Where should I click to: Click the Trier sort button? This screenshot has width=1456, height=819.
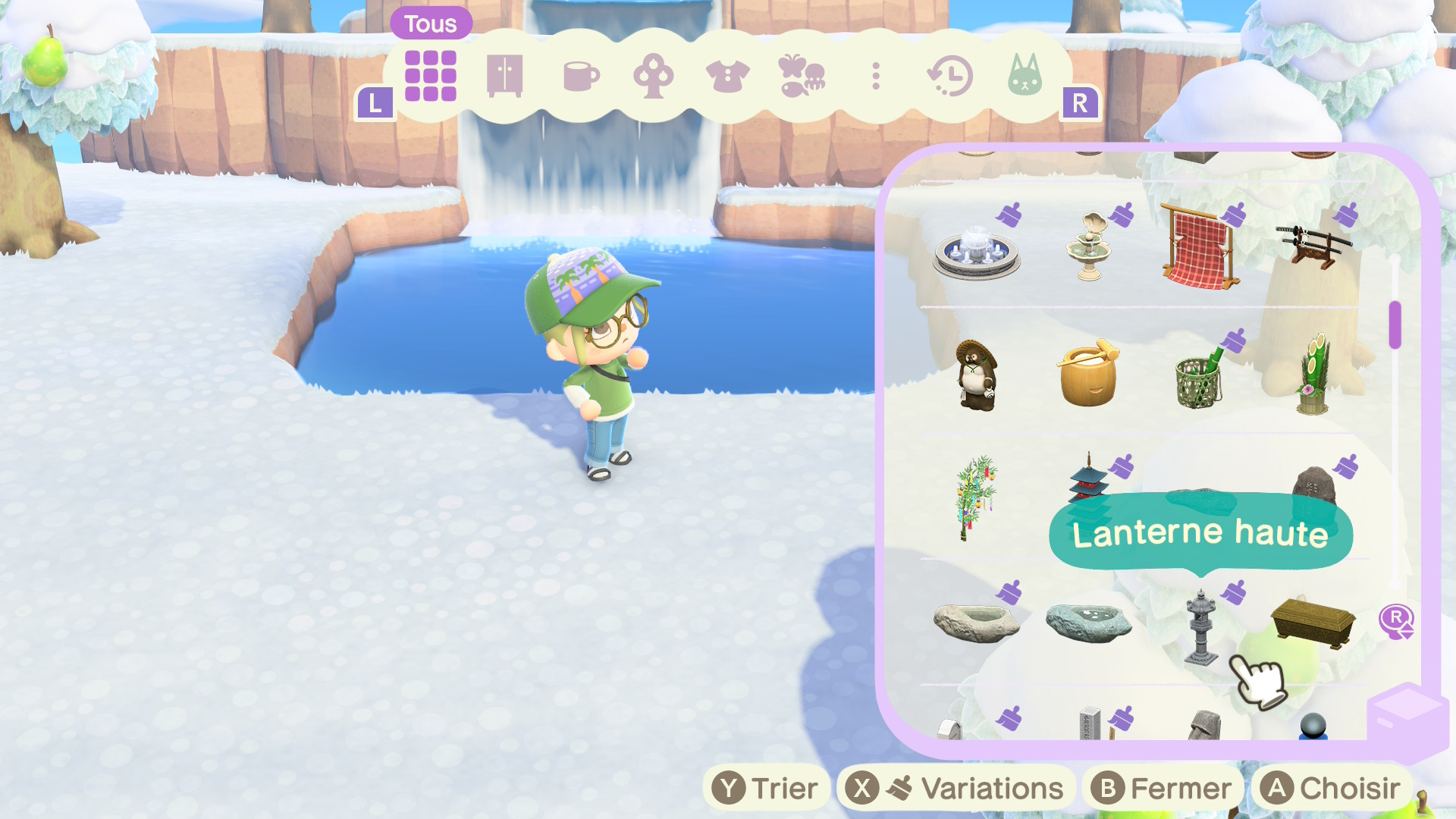[x=767, y=789]
